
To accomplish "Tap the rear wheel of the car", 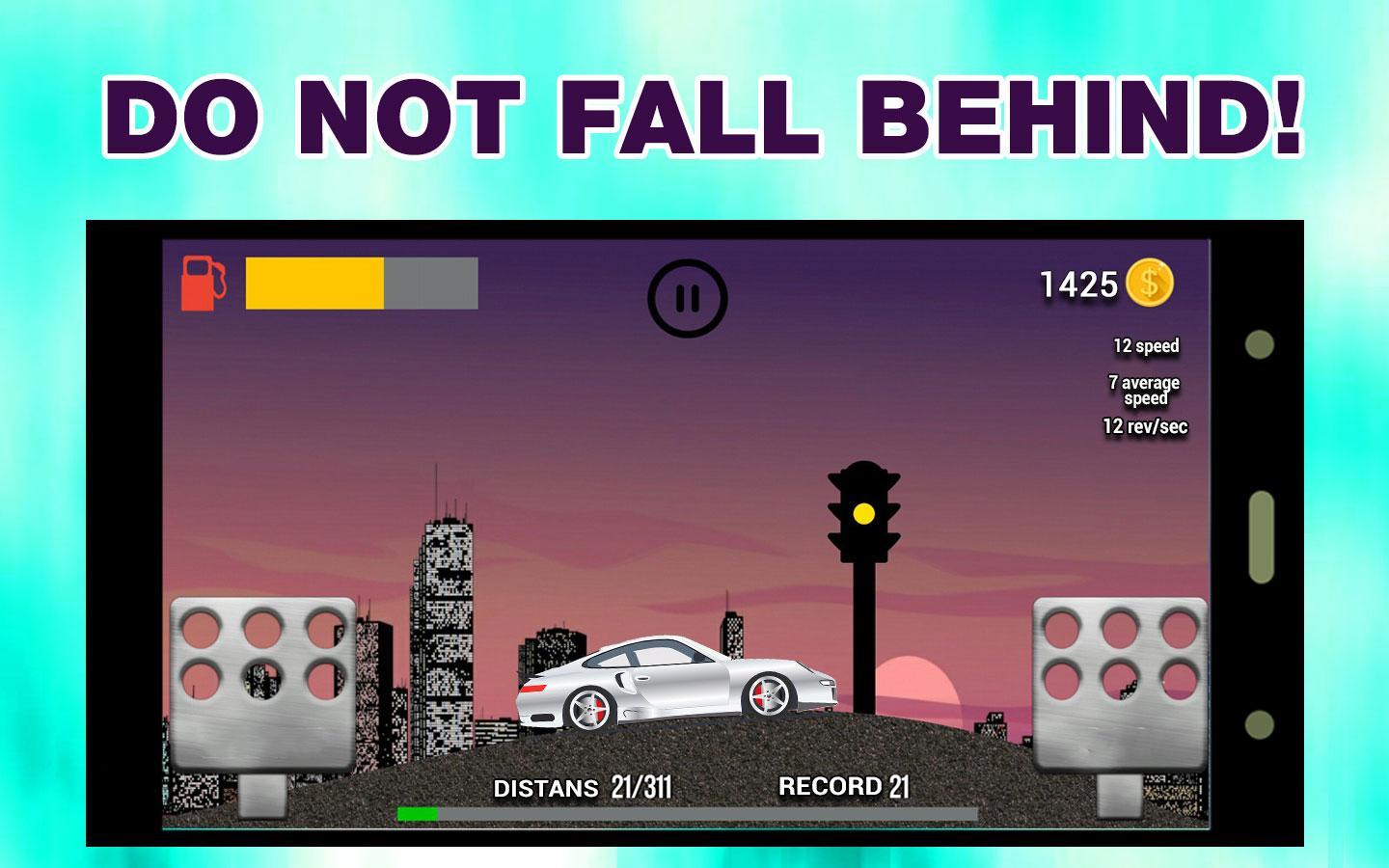I will click(767, 696).
